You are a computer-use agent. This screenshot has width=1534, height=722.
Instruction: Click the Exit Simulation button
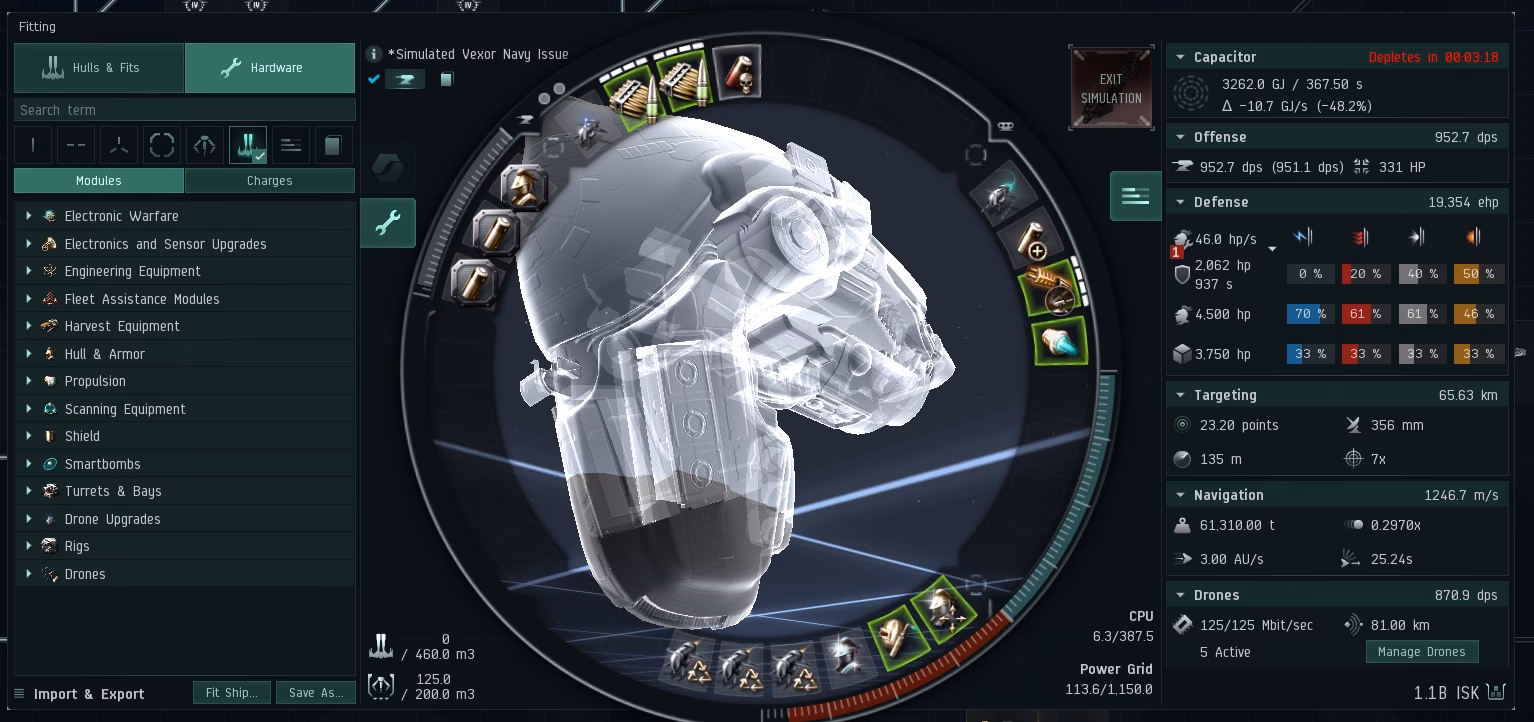tap(1111, 87)
